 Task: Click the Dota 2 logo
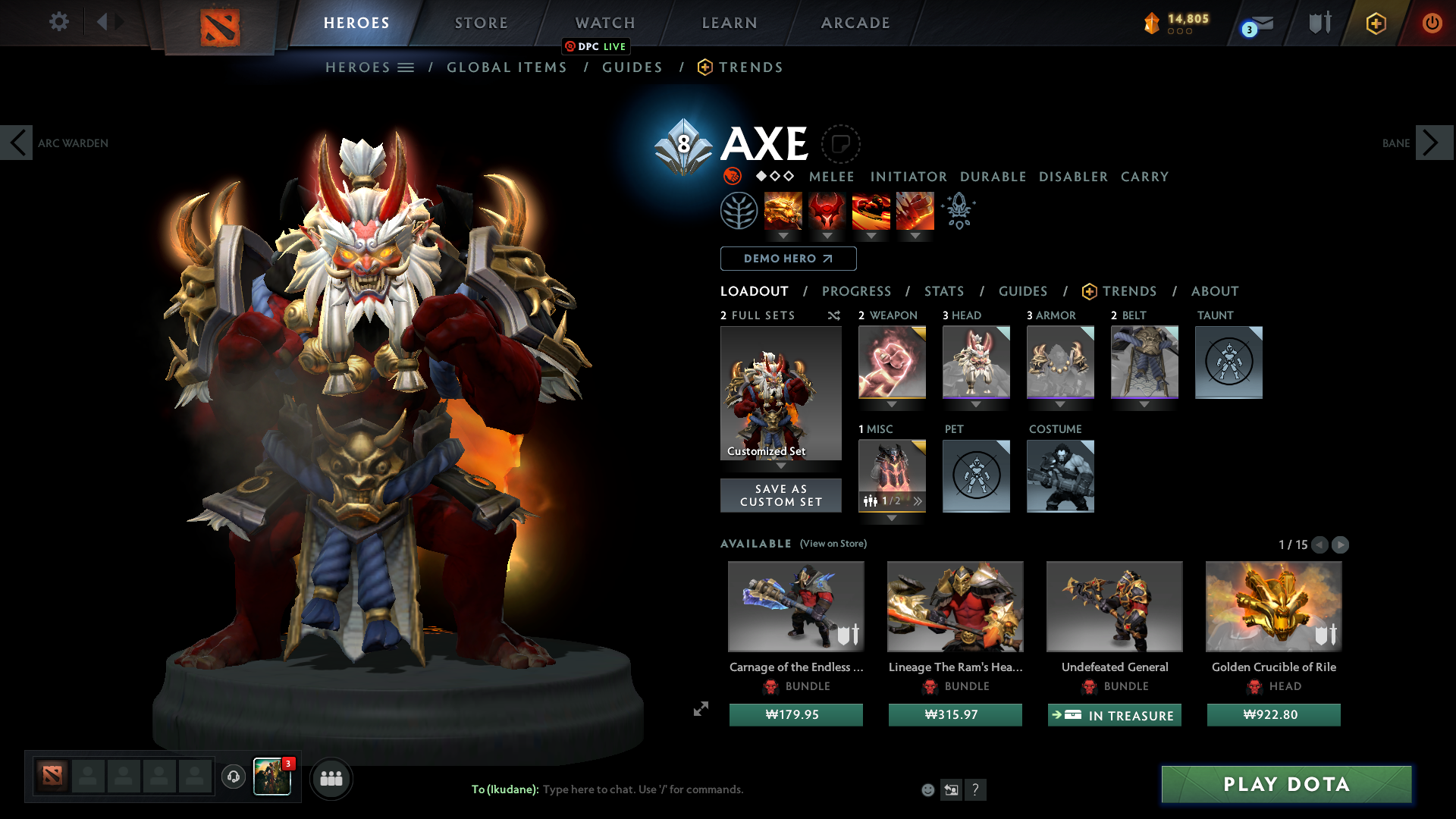[x=219, y=23]
